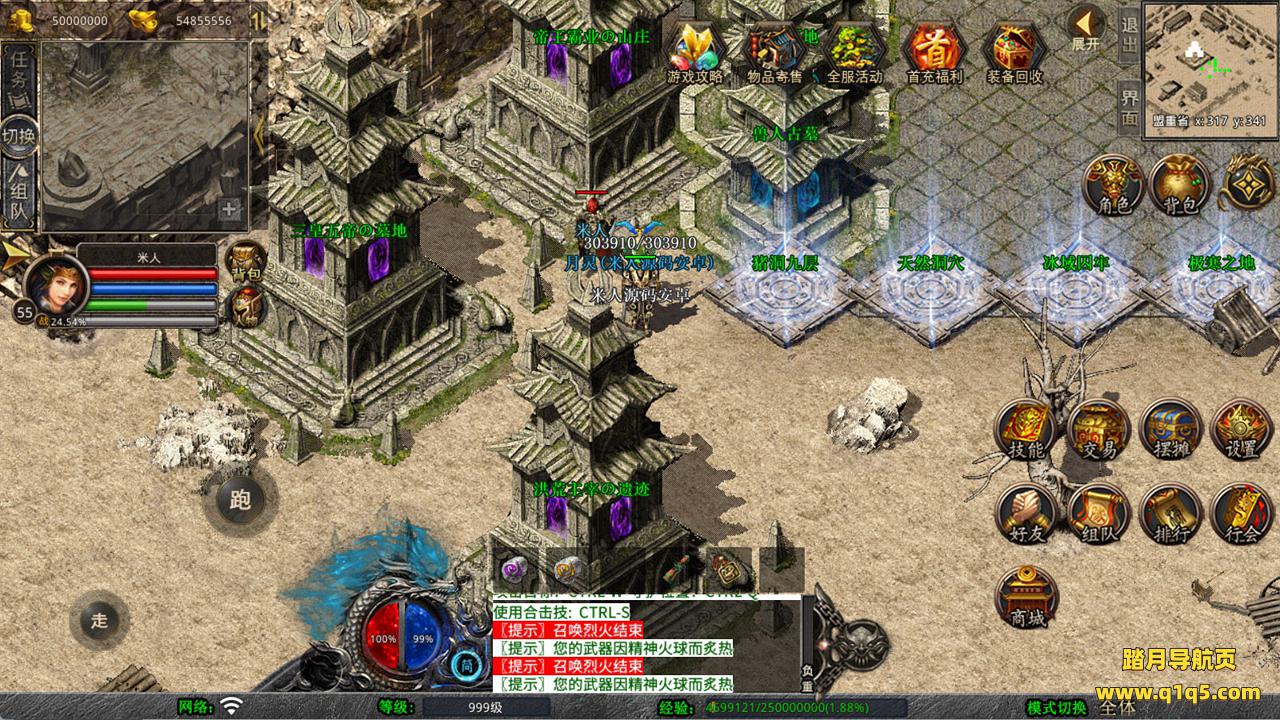Open the 背包 bag button

click(x=1180, y=185)
